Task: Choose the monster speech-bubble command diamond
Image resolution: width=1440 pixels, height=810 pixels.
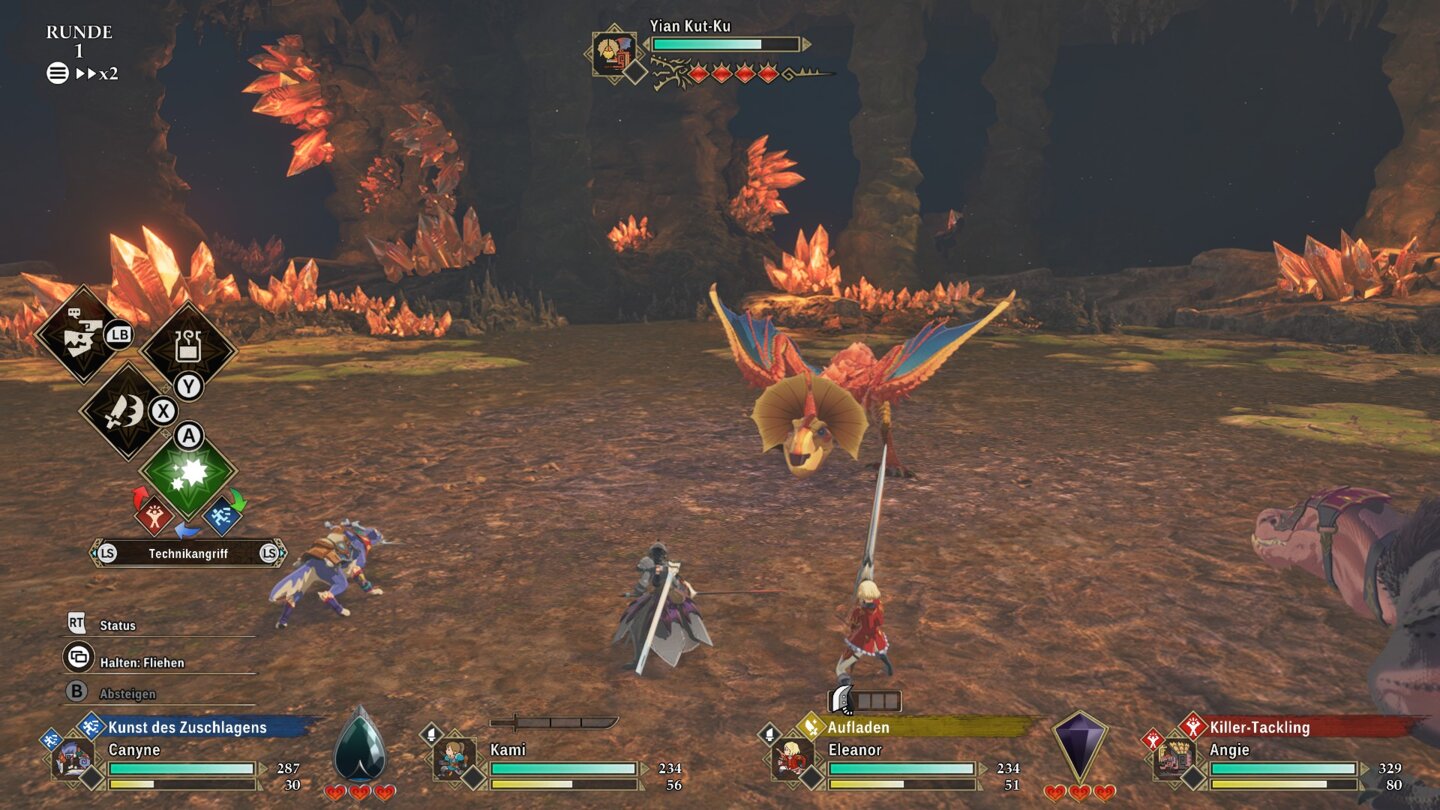Action: (x=78, y=334)
